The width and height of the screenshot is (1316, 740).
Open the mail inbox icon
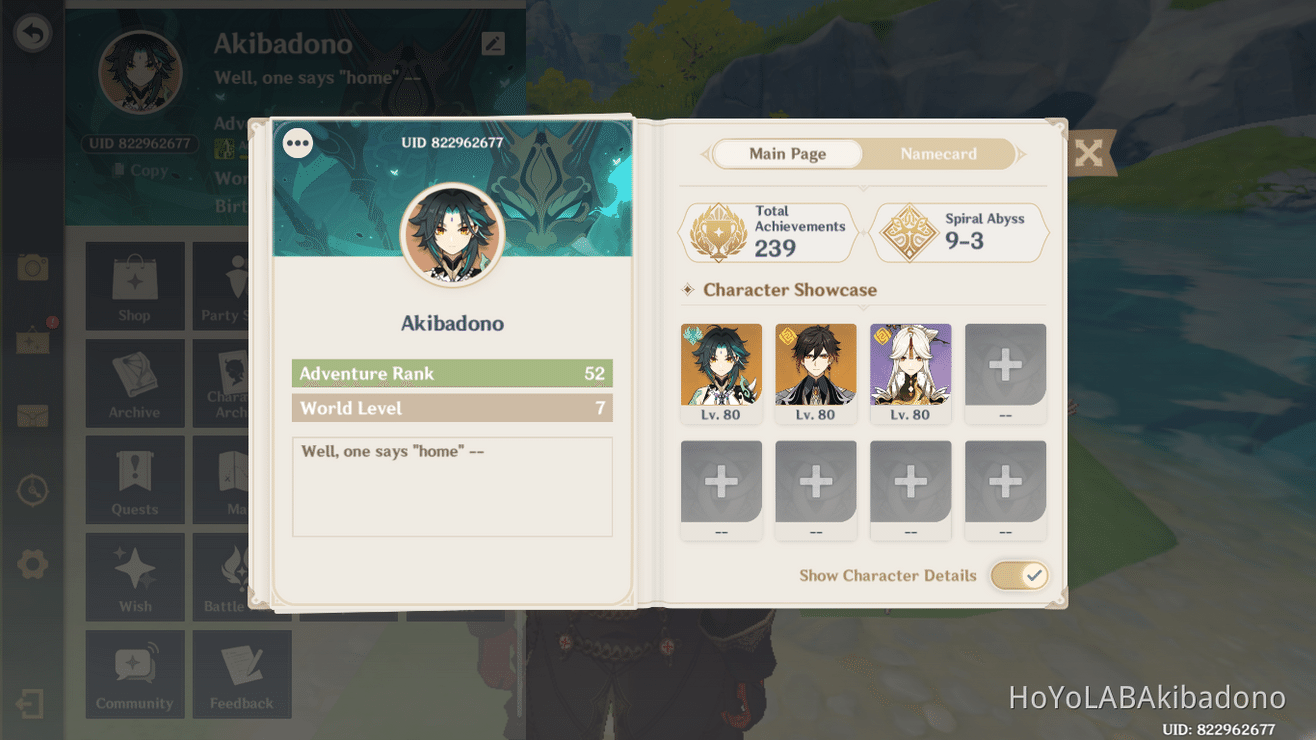point(33,416)
